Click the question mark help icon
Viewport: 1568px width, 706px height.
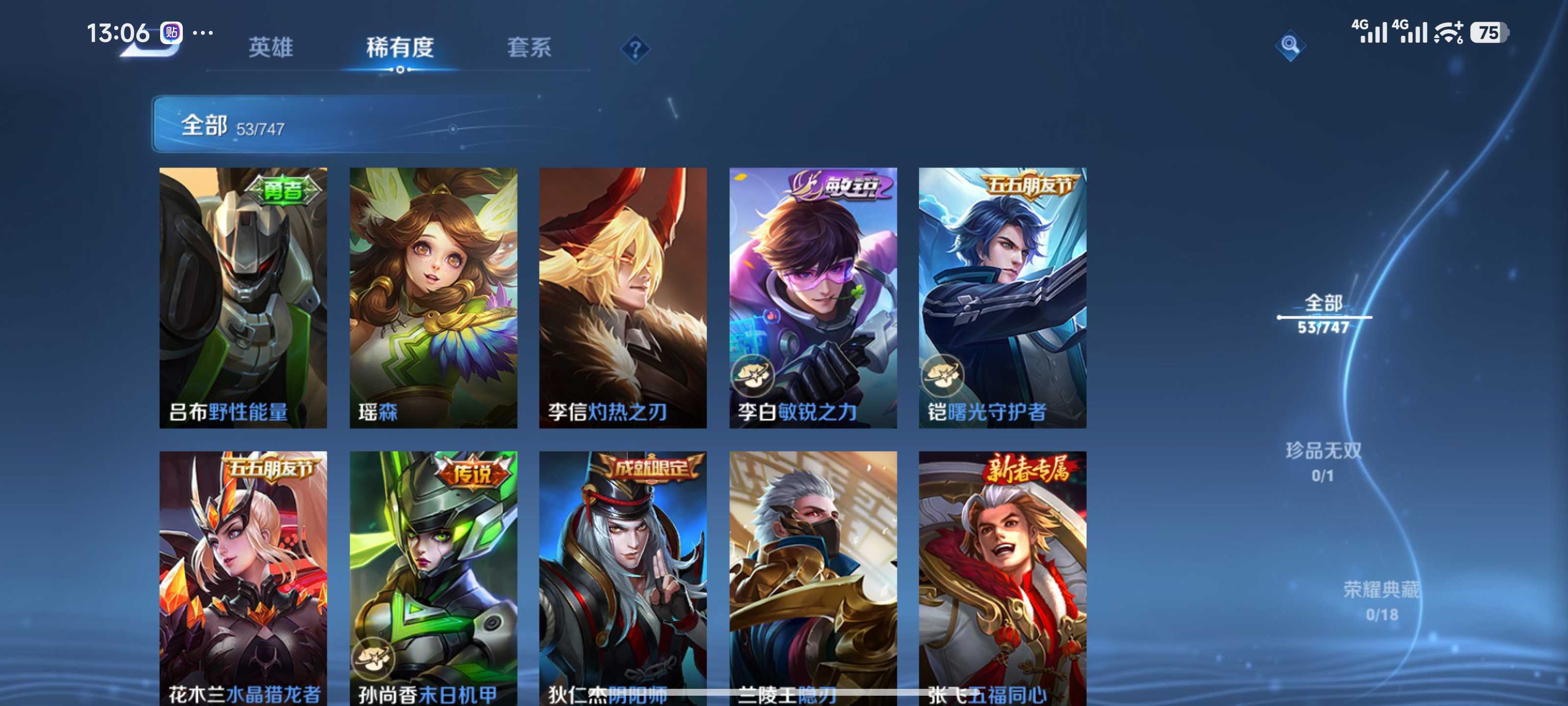pyautogui.click(x=635, y=49)
